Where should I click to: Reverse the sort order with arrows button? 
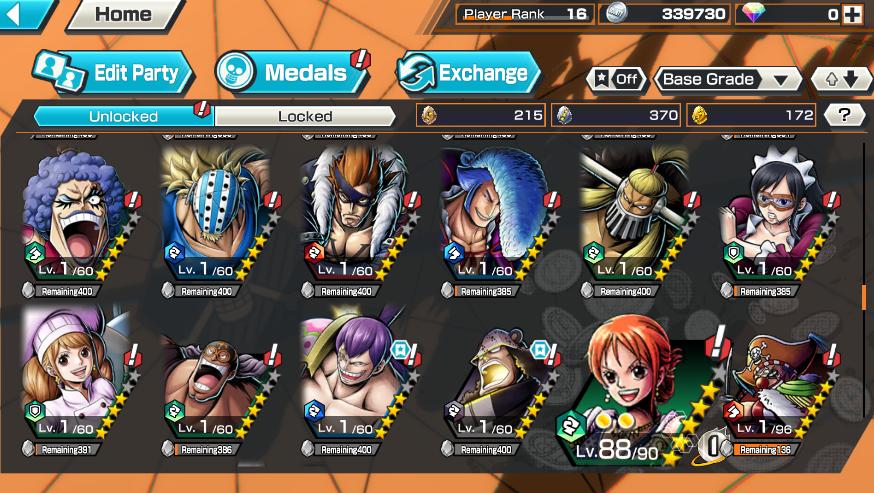[839, 79]
